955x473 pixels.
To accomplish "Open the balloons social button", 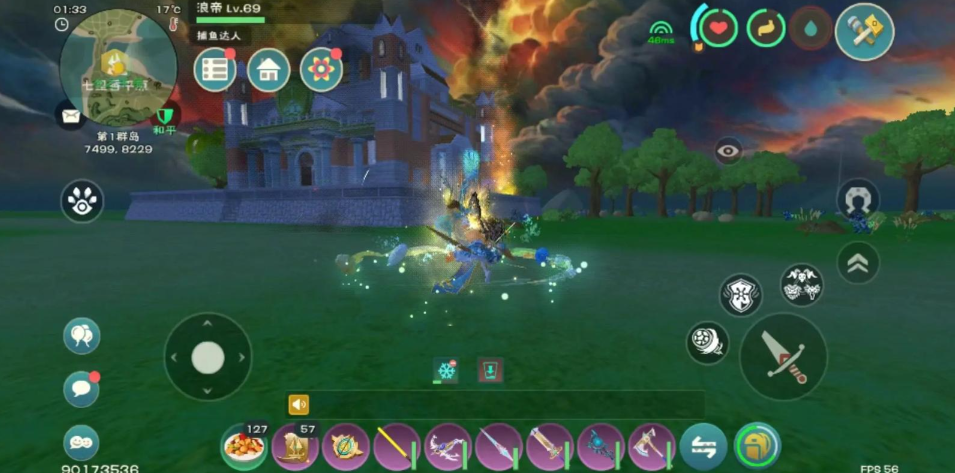I will coord(81,335).
